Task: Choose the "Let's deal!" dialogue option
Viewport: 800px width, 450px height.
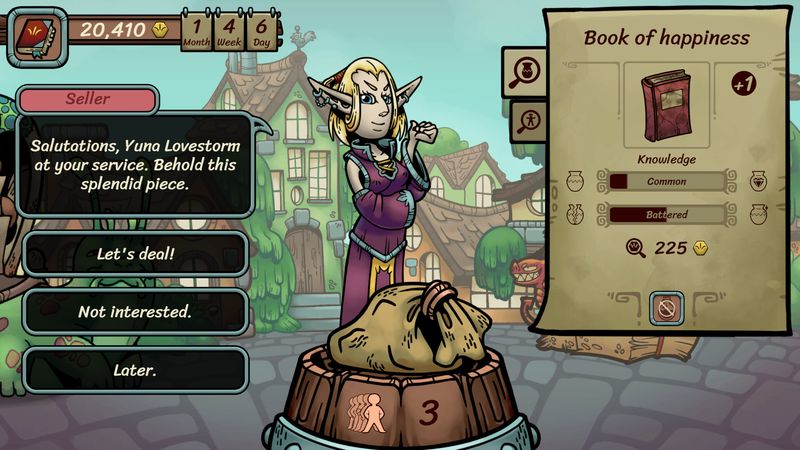Action: point(135,254)
